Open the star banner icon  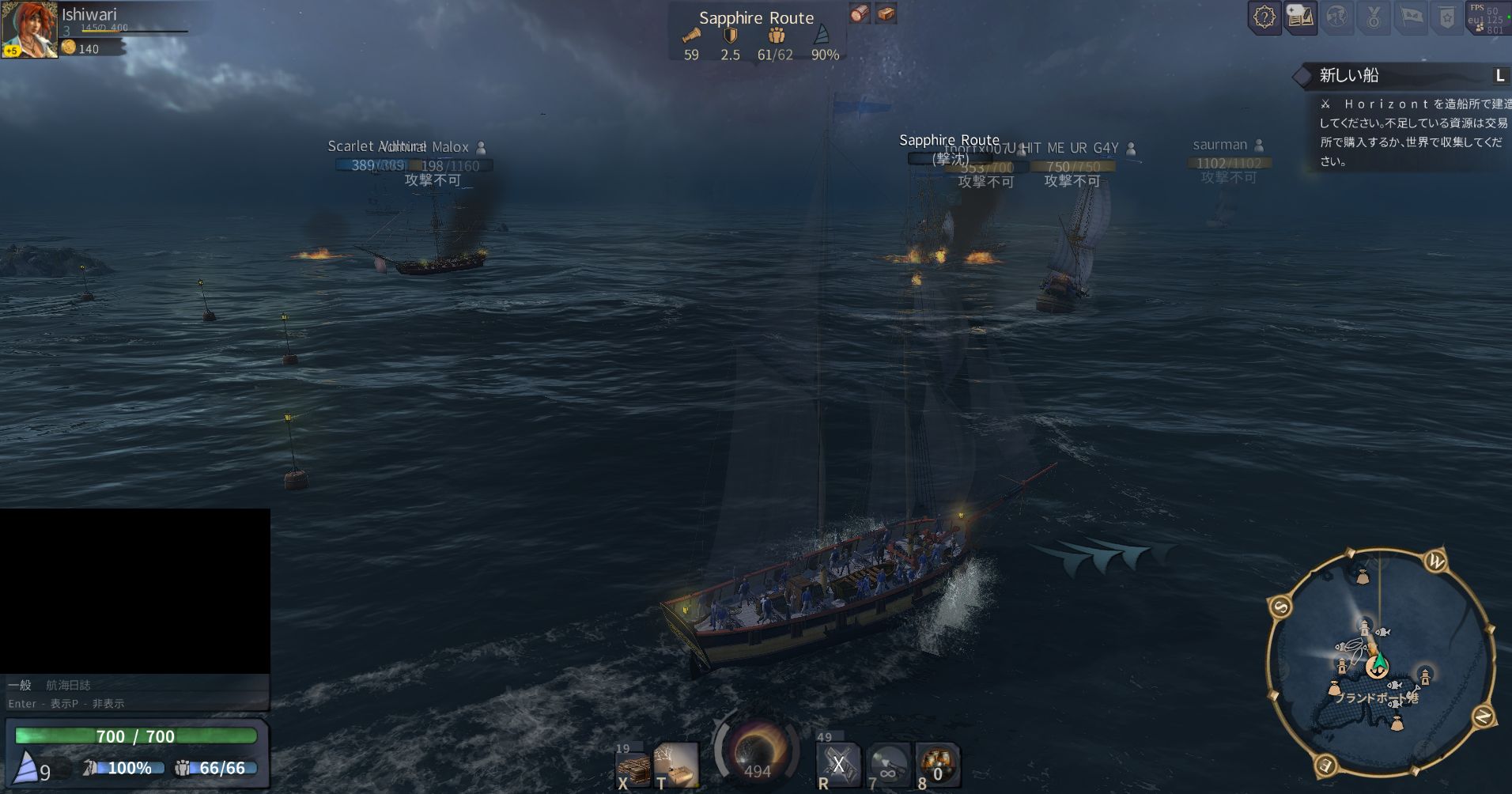[x=1447, y=17]
